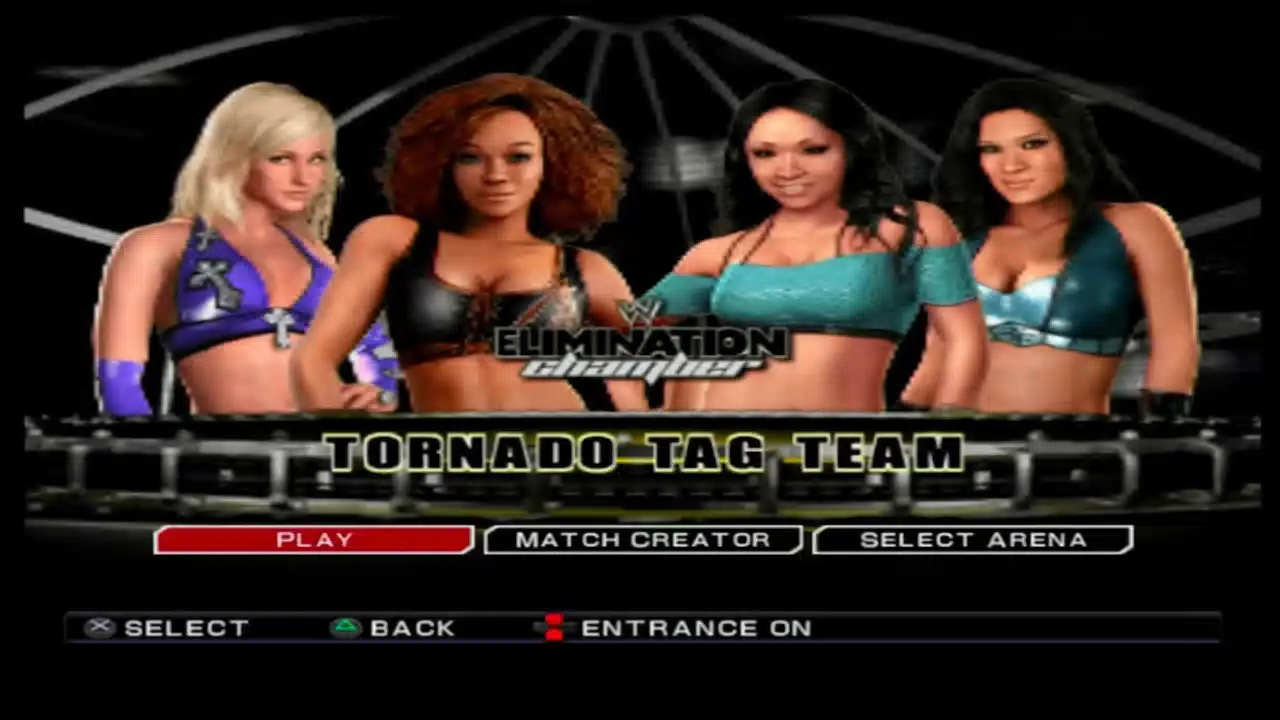This screenshot has height=720, width=1280.
Task: Expand the Select Arena options
Action: click(972, 540)
